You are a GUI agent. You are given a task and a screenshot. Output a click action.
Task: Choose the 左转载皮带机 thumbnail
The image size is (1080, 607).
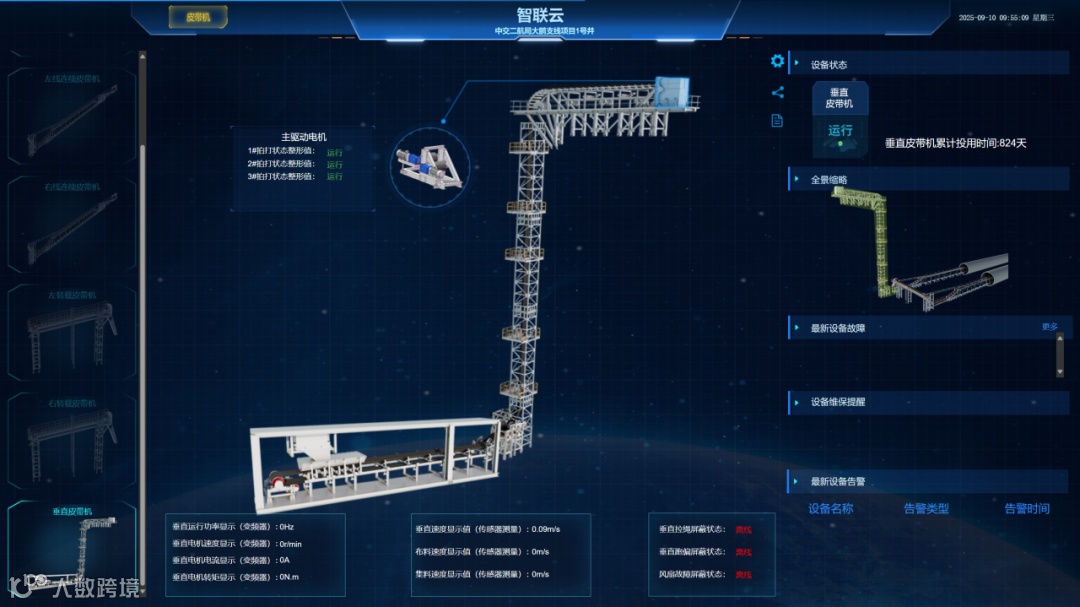click(72, 331)
